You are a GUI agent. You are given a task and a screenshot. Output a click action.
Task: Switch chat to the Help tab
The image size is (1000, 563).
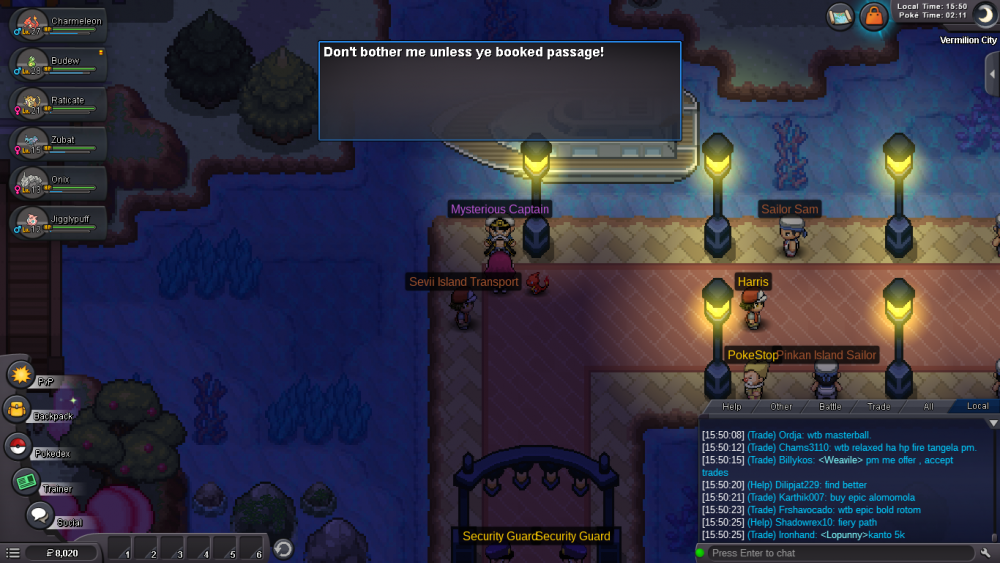[732, 406]
